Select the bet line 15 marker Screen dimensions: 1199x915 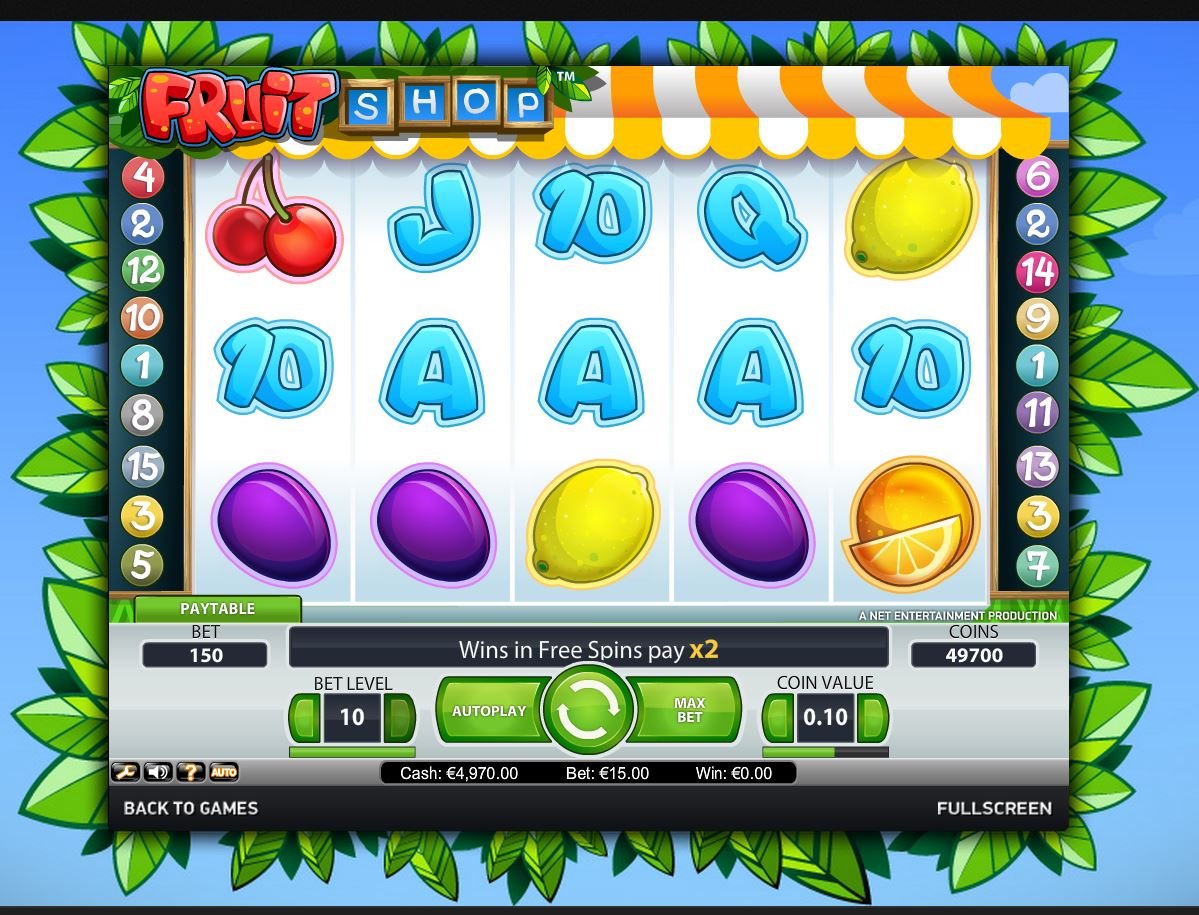coord(141,466)
